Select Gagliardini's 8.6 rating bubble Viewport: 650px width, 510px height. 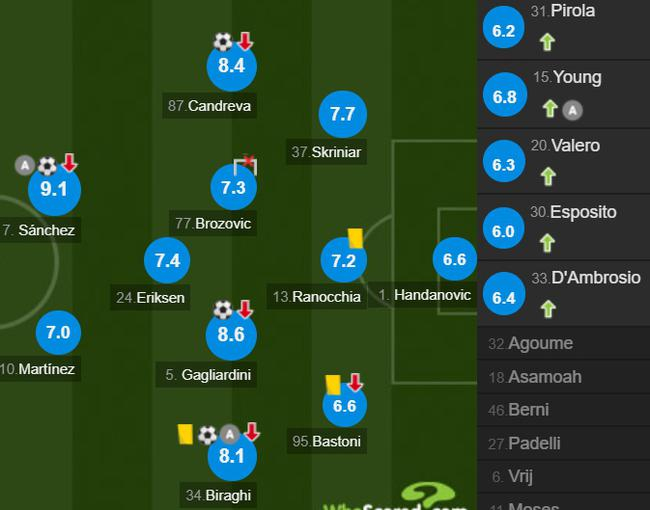[231, 335]
